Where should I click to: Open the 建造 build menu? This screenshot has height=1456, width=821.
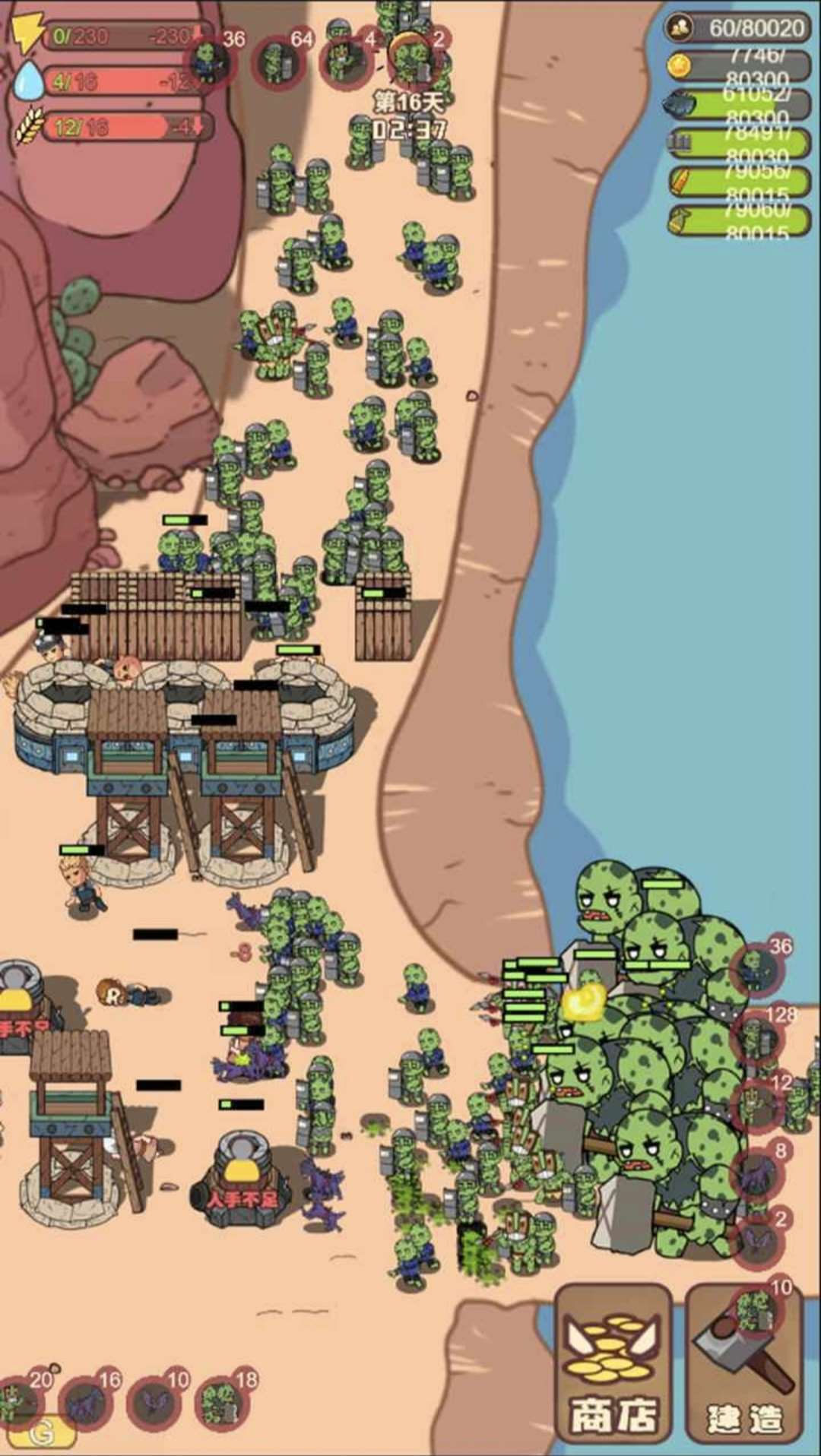743,1363
